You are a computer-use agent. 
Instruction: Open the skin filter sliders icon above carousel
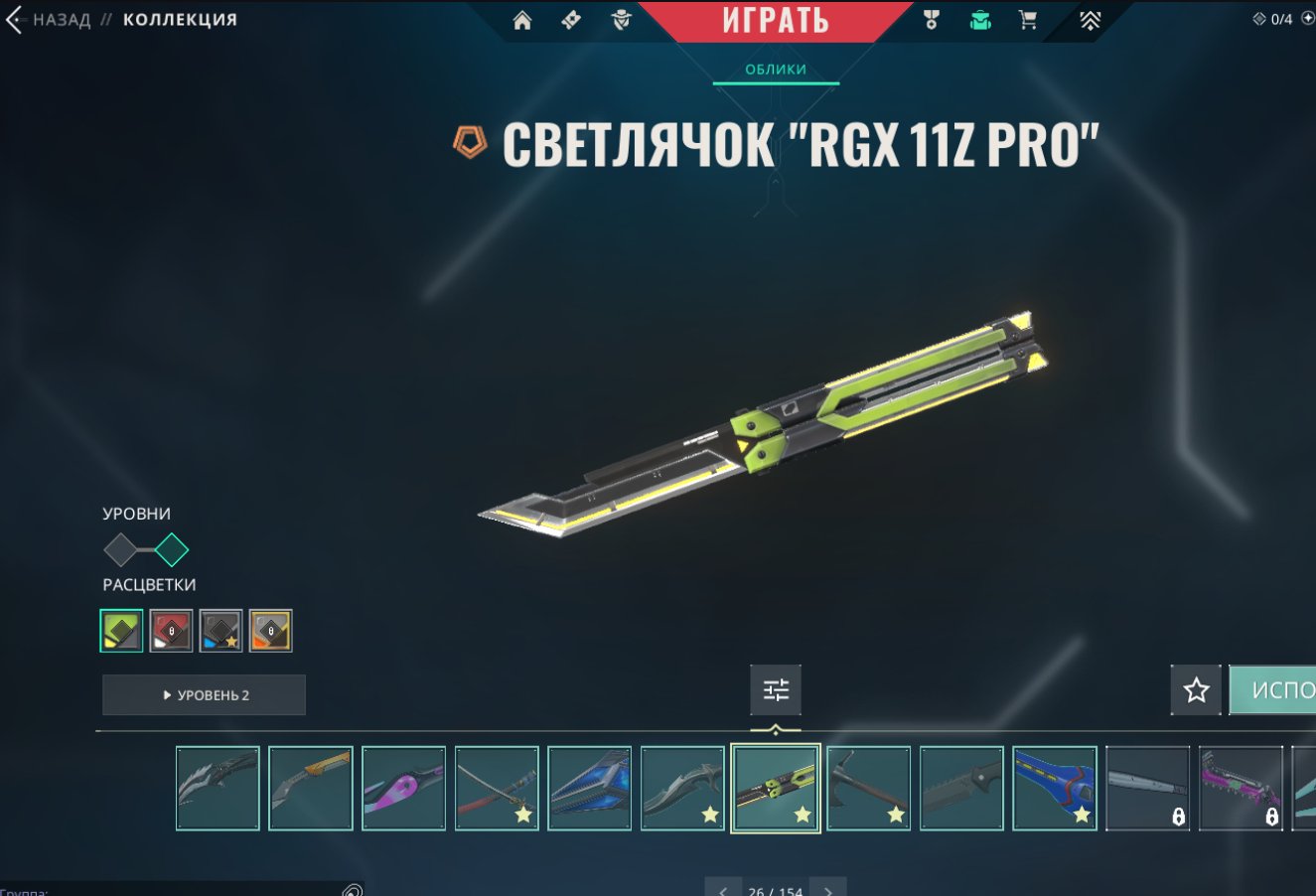pyautogui.click(x=775, y=689)
